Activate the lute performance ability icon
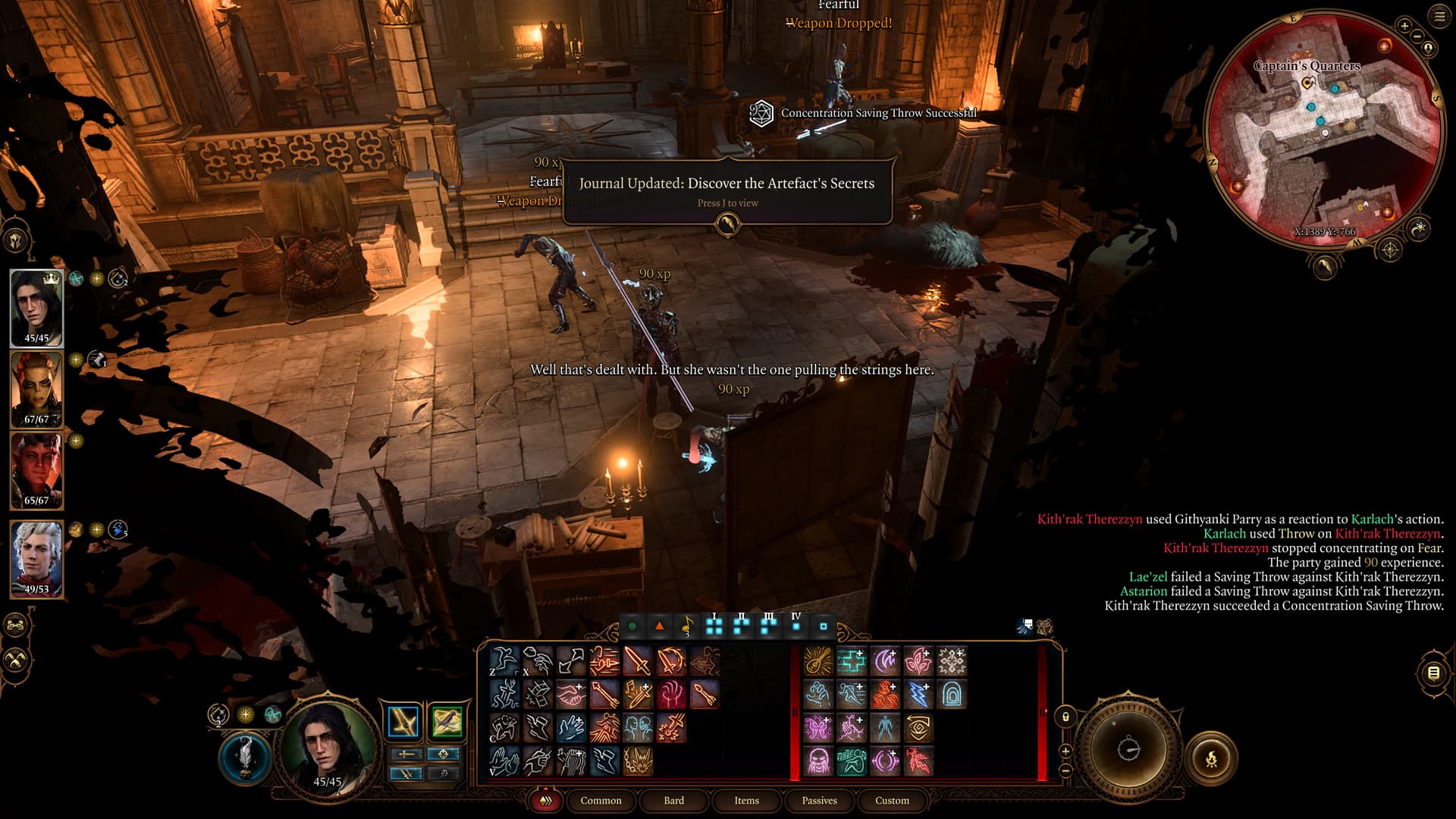Screen dimensions: 1456x819 coord(818,661)
